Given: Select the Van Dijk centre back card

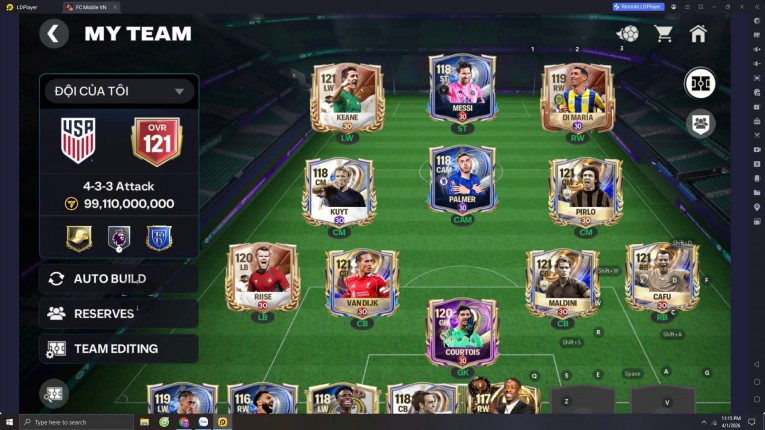Looking at the screenshot, I should 362,283.
